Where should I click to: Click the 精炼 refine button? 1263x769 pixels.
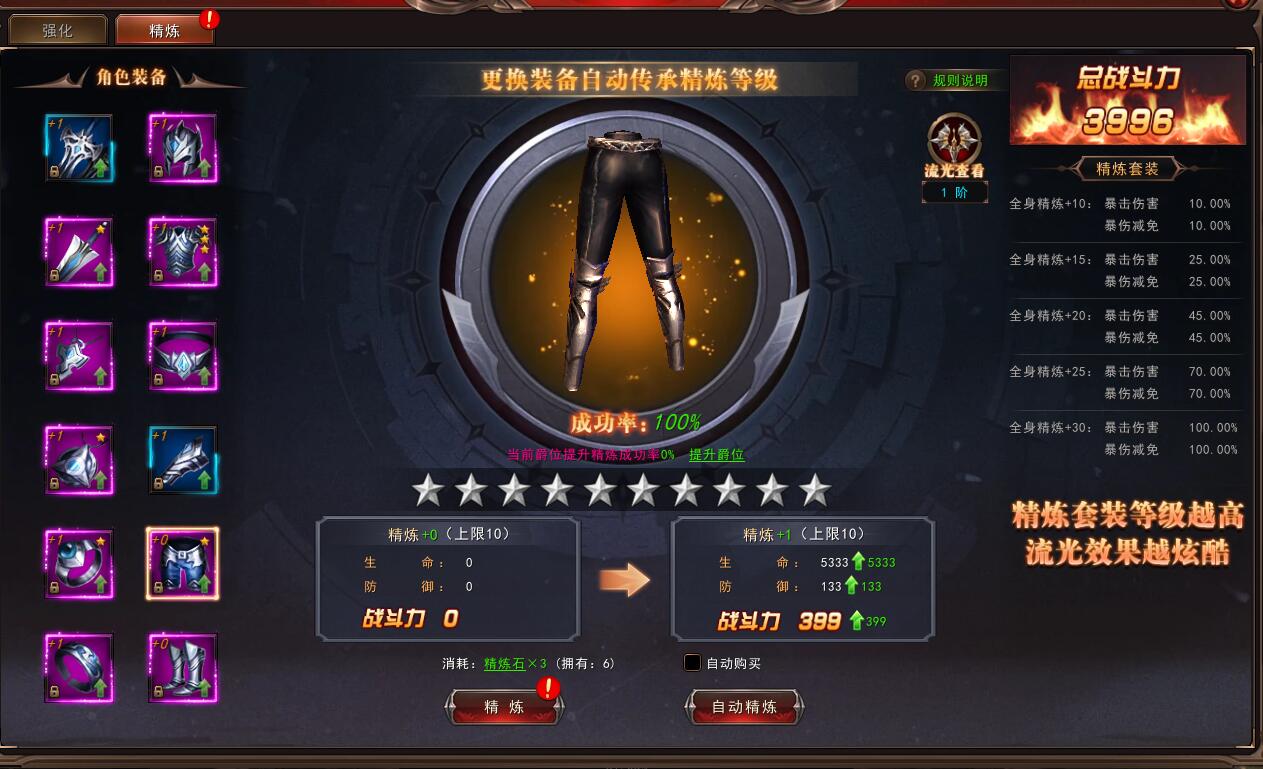point(504,707)
